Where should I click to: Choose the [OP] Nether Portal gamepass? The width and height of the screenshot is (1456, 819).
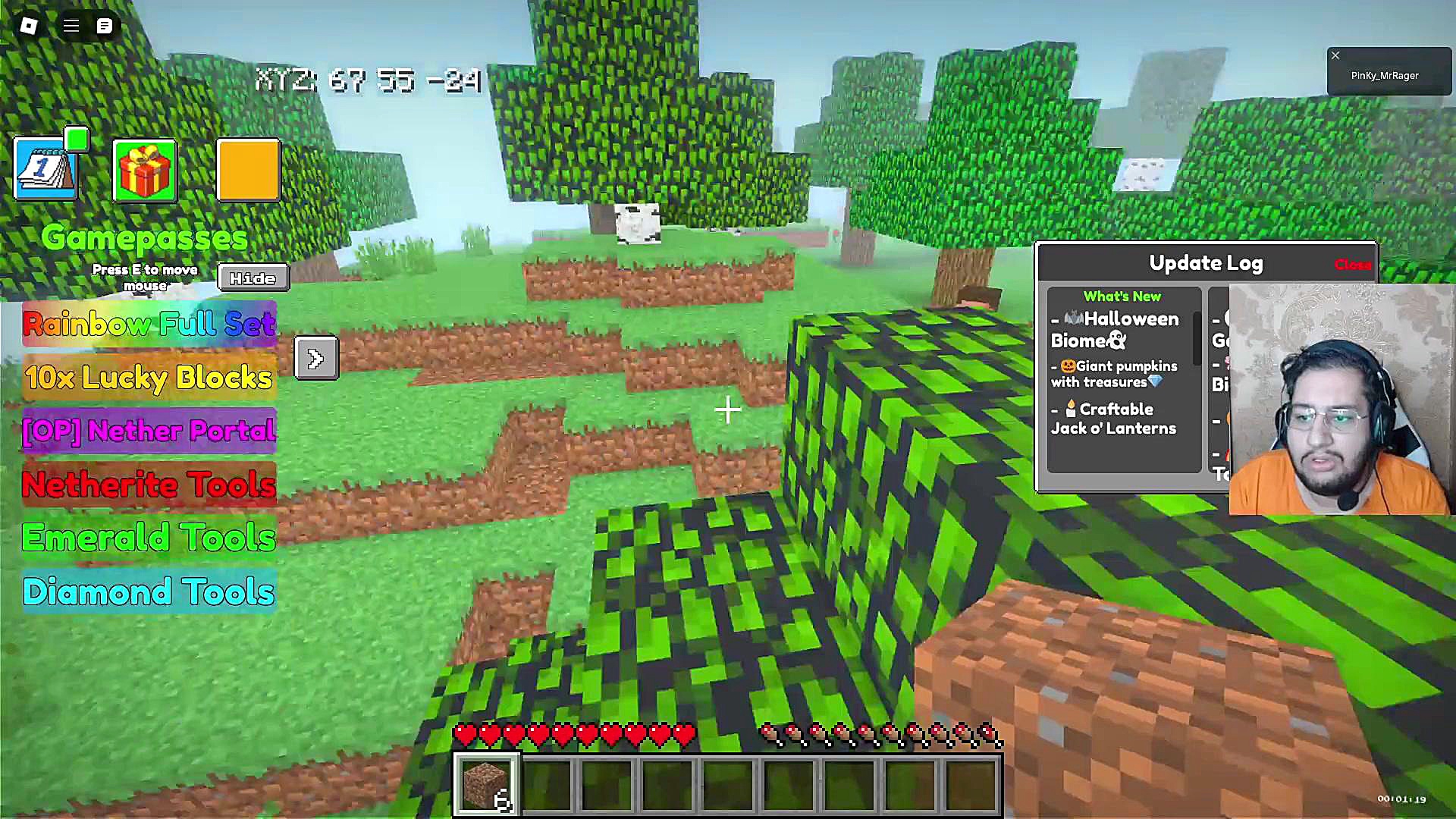click(x=149, y=431)
